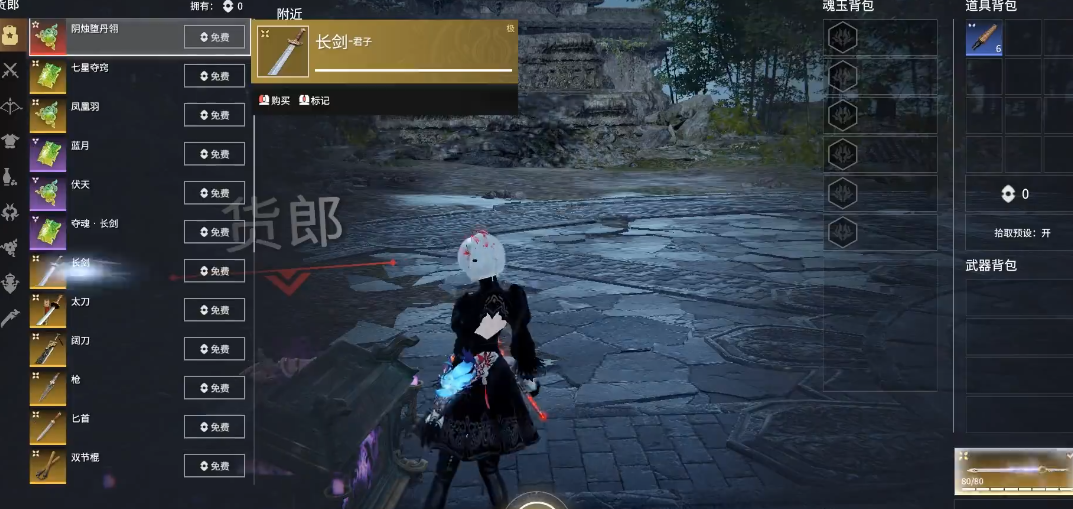Open the top bag category tab in the sidebar
Image resolution: width=1073 pixels, height=509 pixels.
coord(11,35)
